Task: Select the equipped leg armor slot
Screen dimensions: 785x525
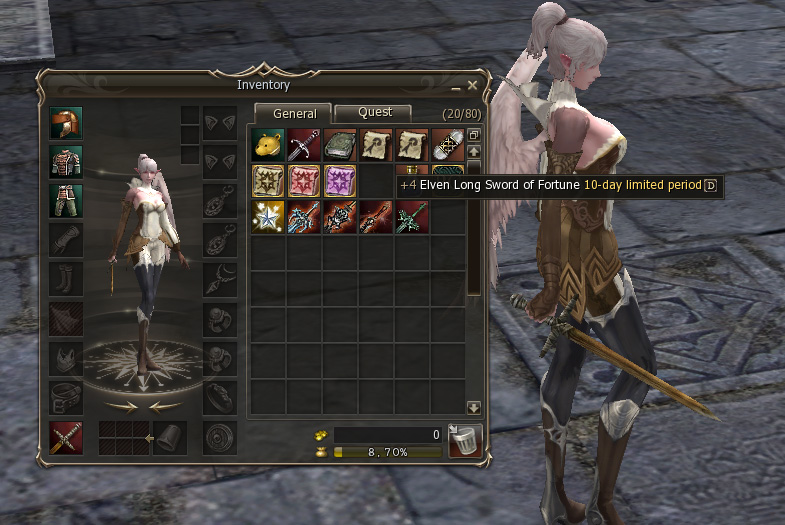Action: tap(66, 200)
